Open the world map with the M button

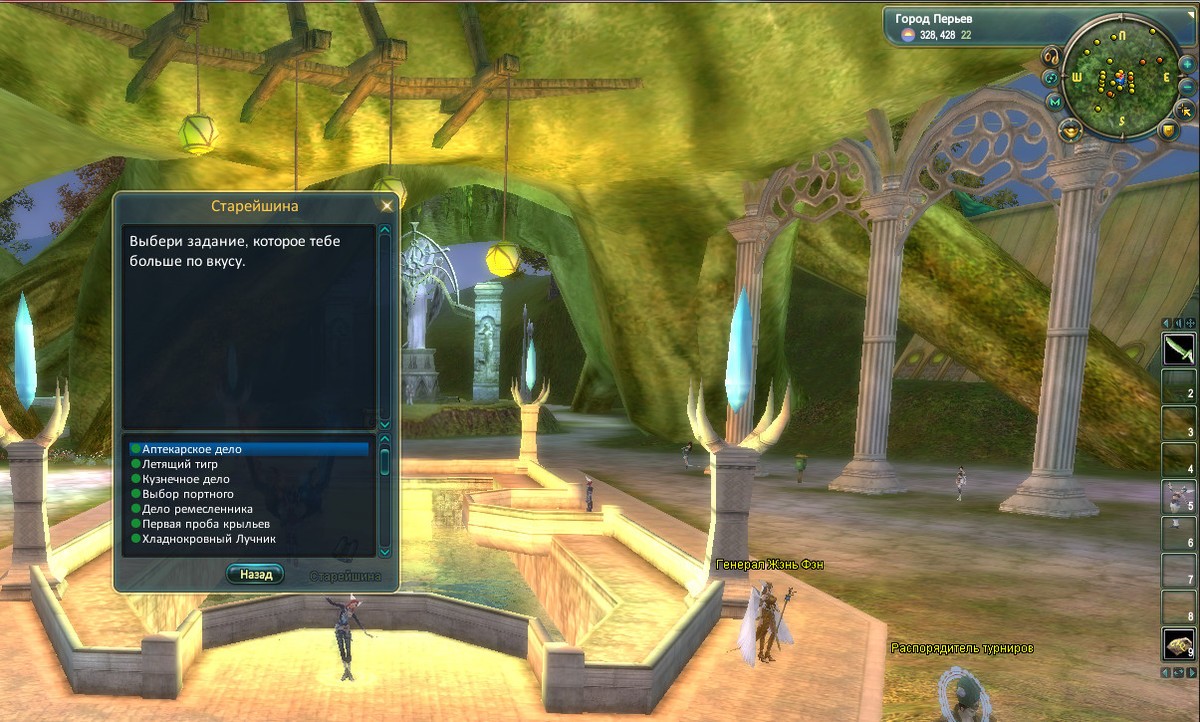(x=1054, y=102)
